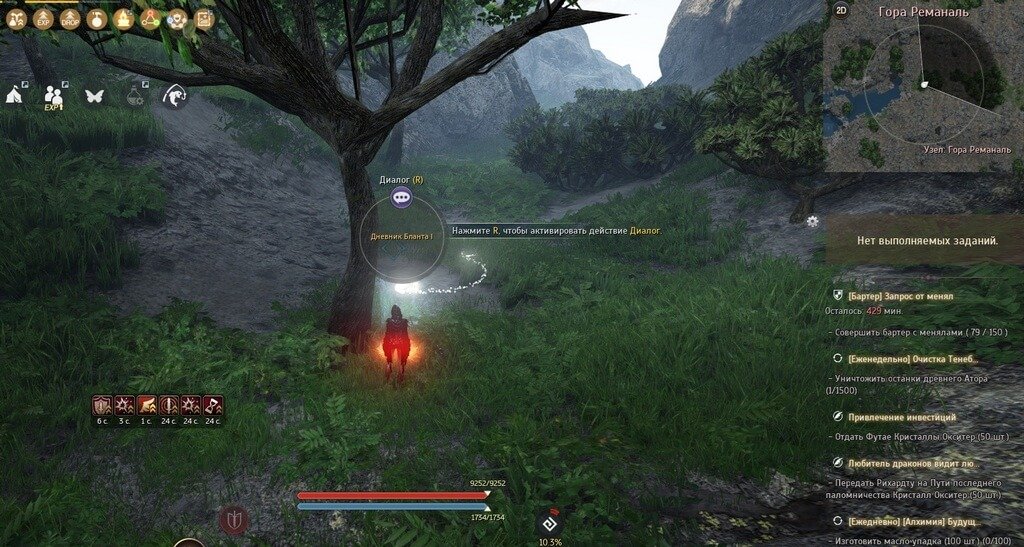
Task: Click the potion flask with gear icon
Action: pos(135,95)
